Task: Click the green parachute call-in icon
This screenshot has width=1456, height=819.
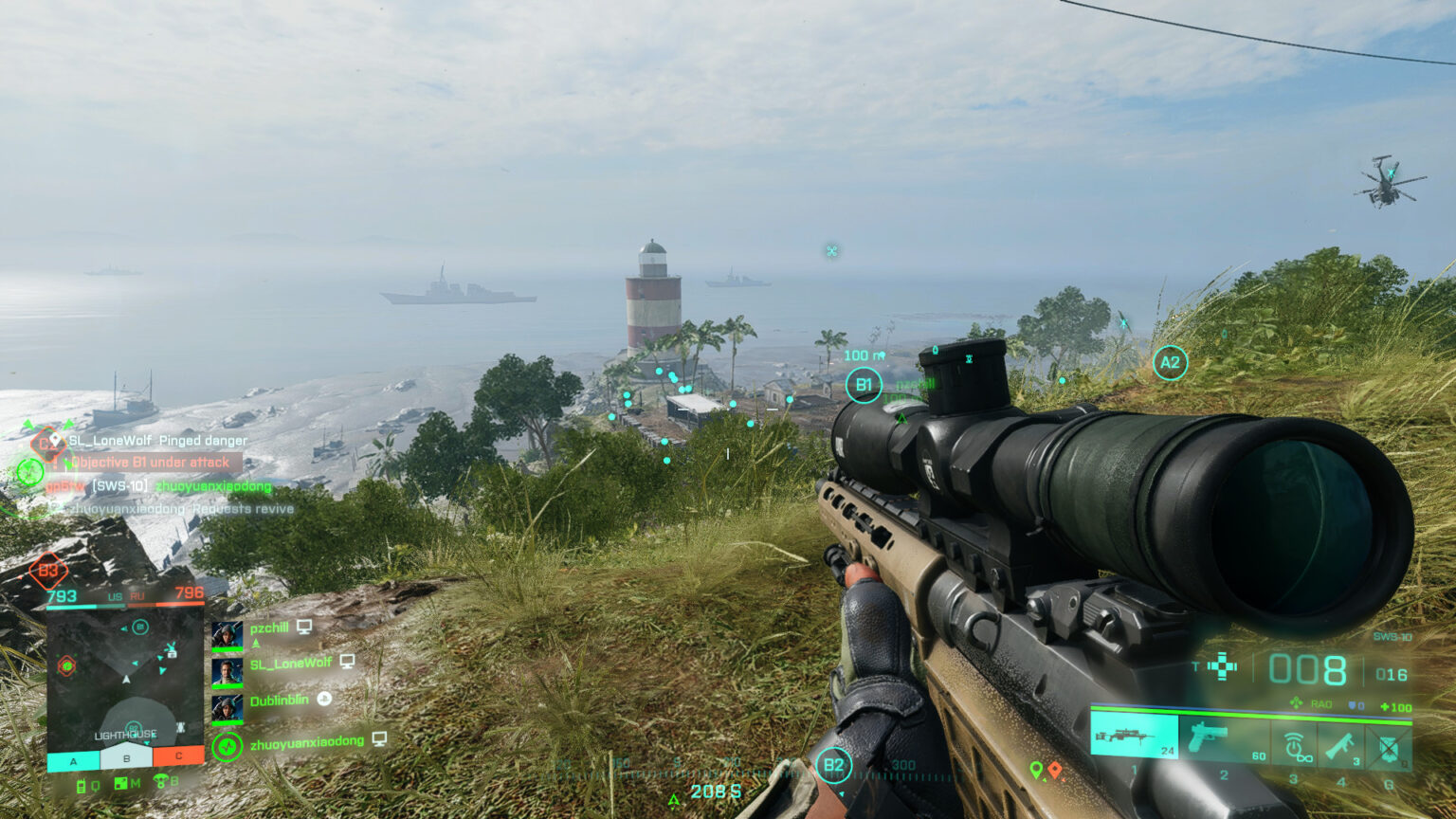Action: click(161, 783)
